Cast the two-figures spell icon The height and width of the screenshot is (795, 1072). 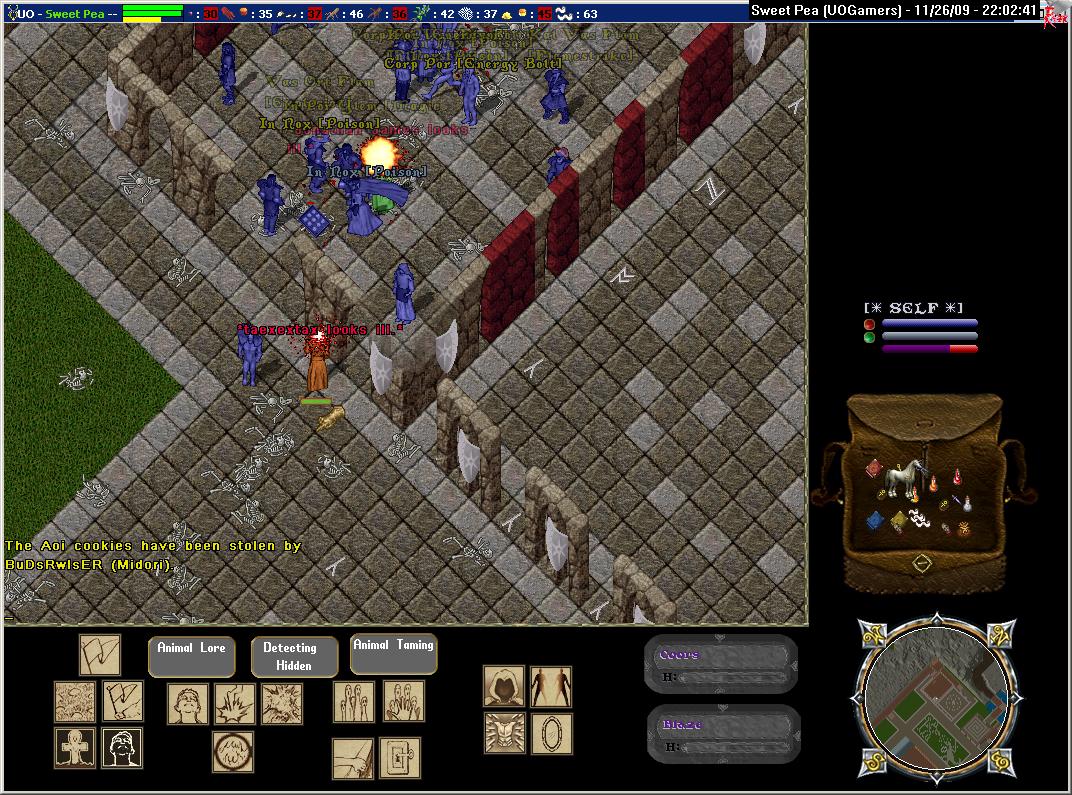[551, 687]
